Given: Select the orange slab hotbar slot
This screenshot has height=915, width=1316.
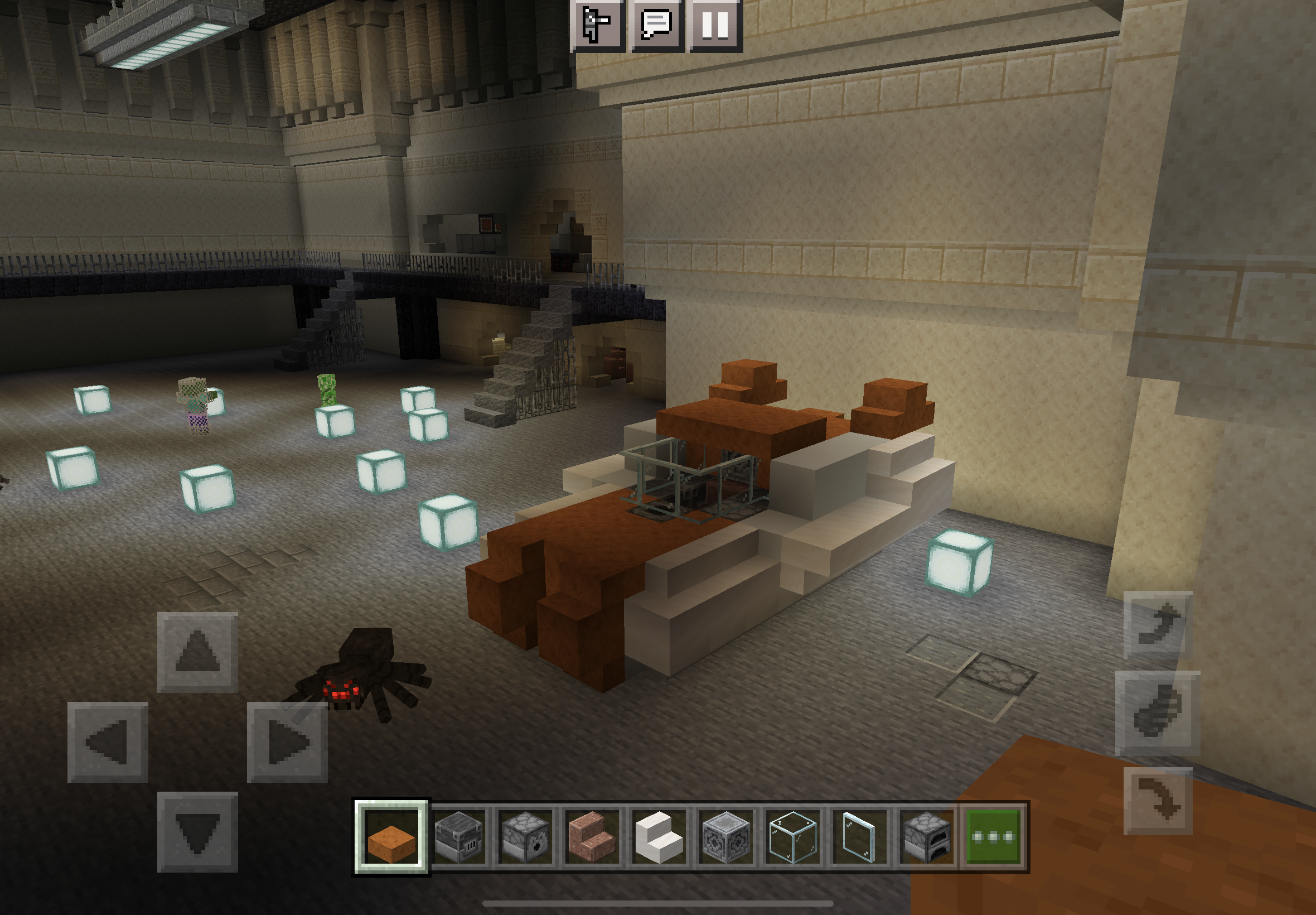Looking at the screenshot, I should [391, 837].
